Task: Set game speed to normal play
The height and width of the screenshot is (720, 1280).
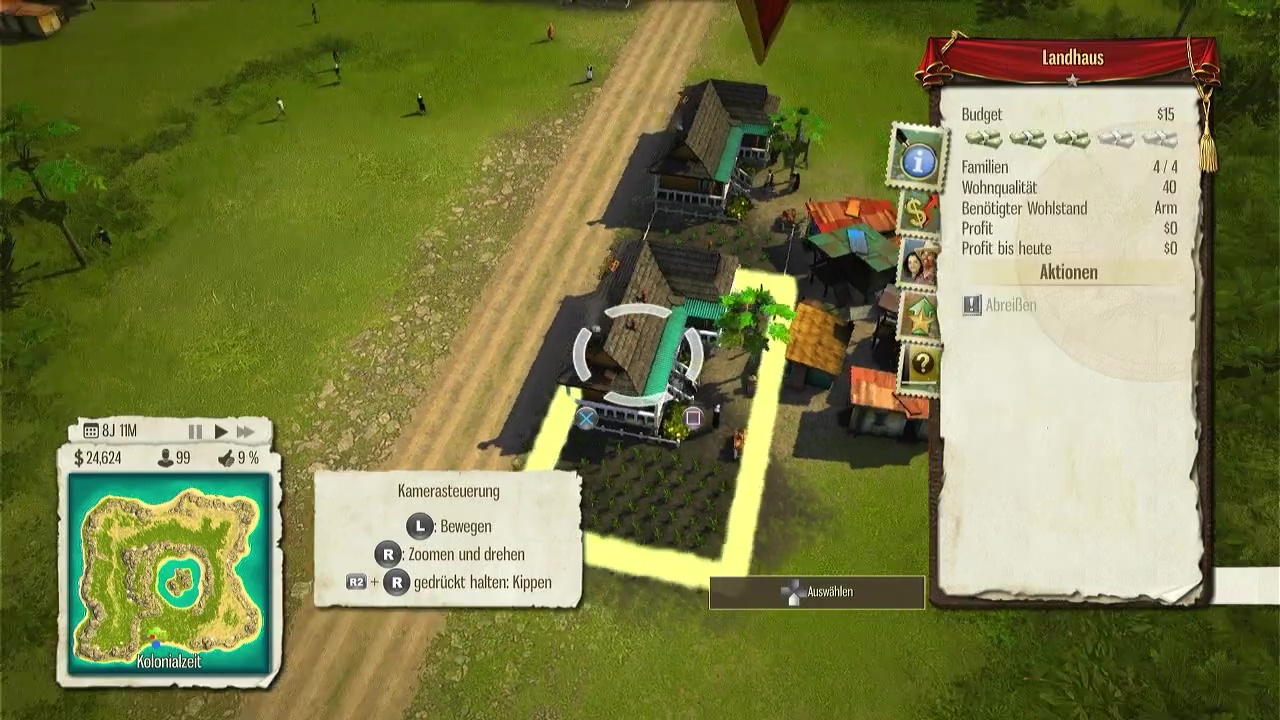Action: [x=221, y=432]
